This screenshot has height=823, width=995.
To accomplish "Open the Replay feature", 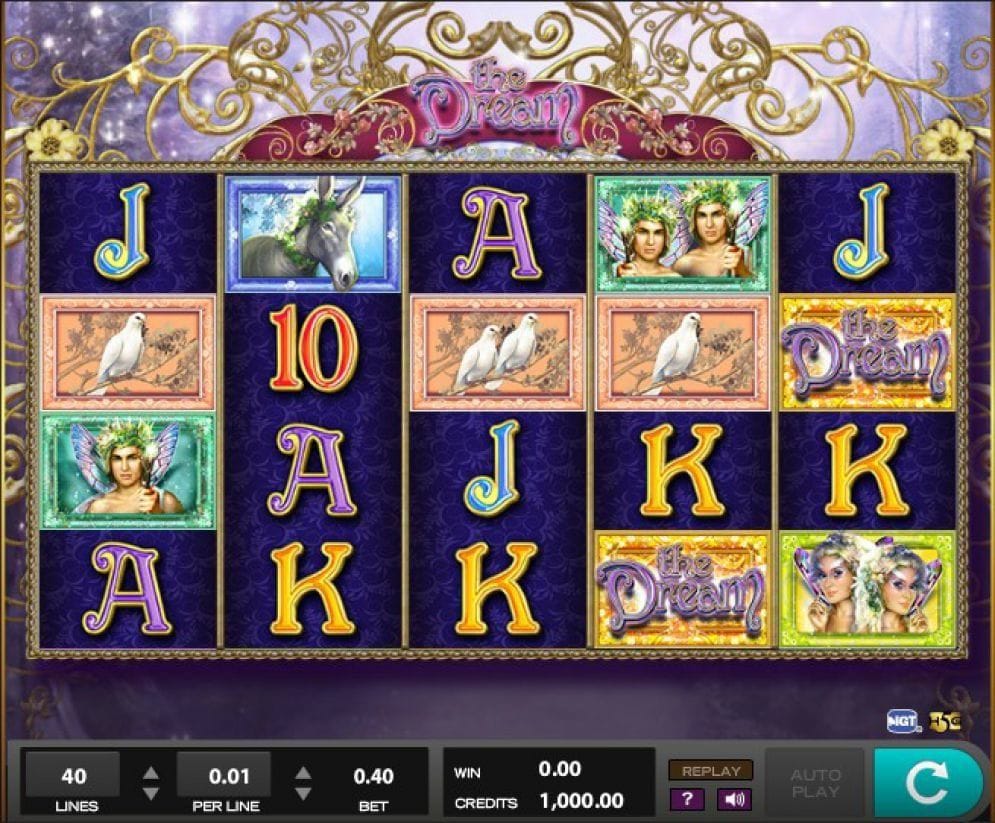I will 711,771.
